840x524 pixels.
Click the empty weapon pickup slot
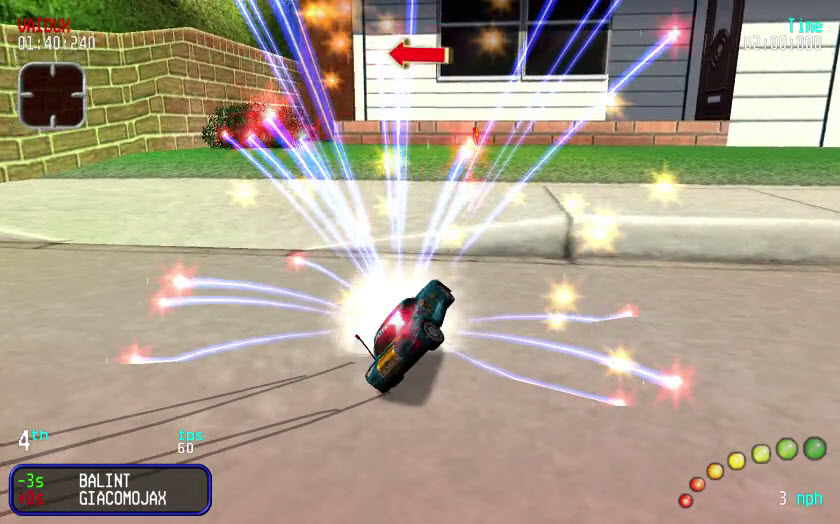point(51,94)
